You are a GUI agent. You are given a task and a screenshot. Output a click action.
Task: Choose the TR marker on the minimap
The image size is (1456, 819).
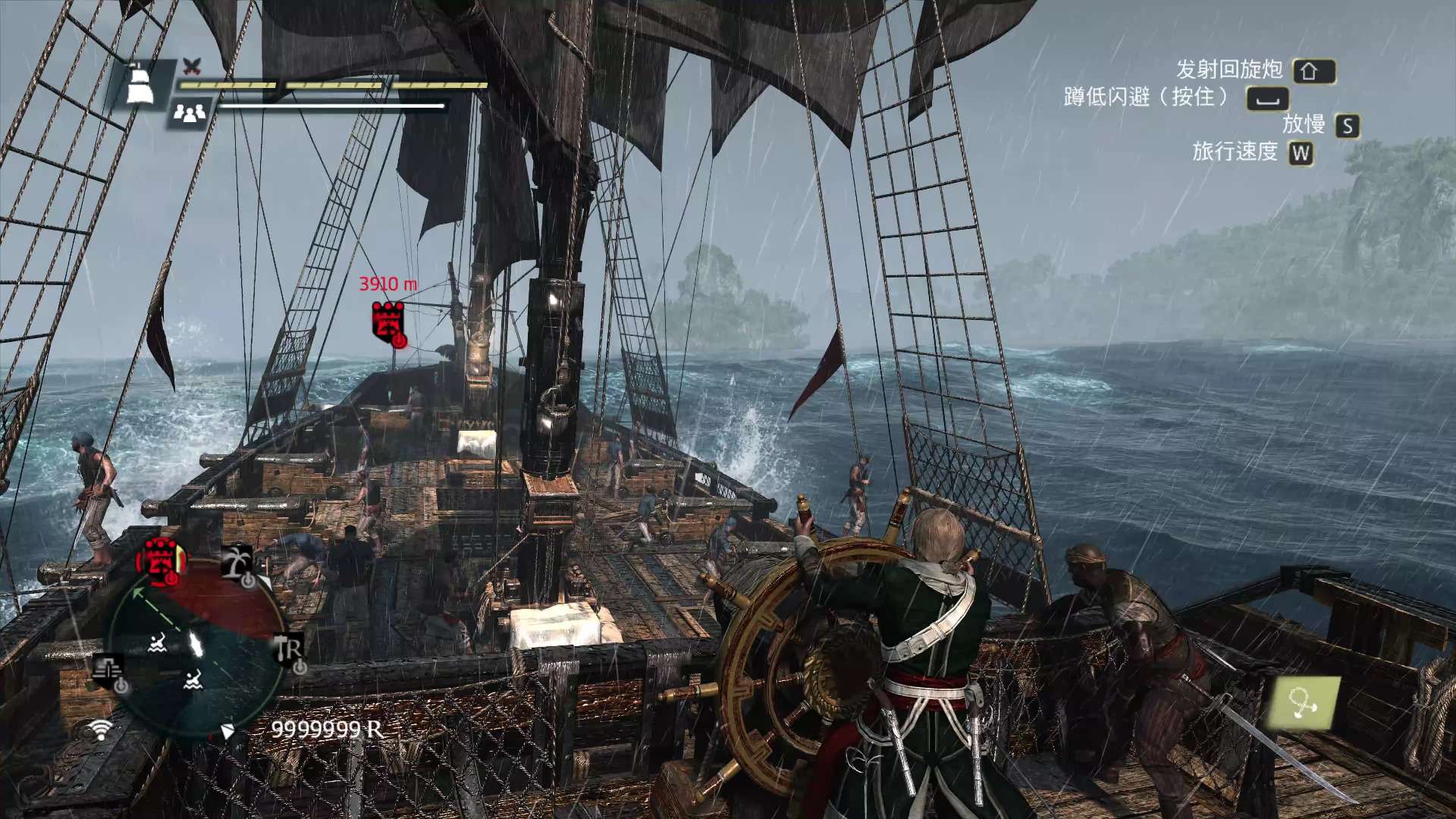(290, 651)
